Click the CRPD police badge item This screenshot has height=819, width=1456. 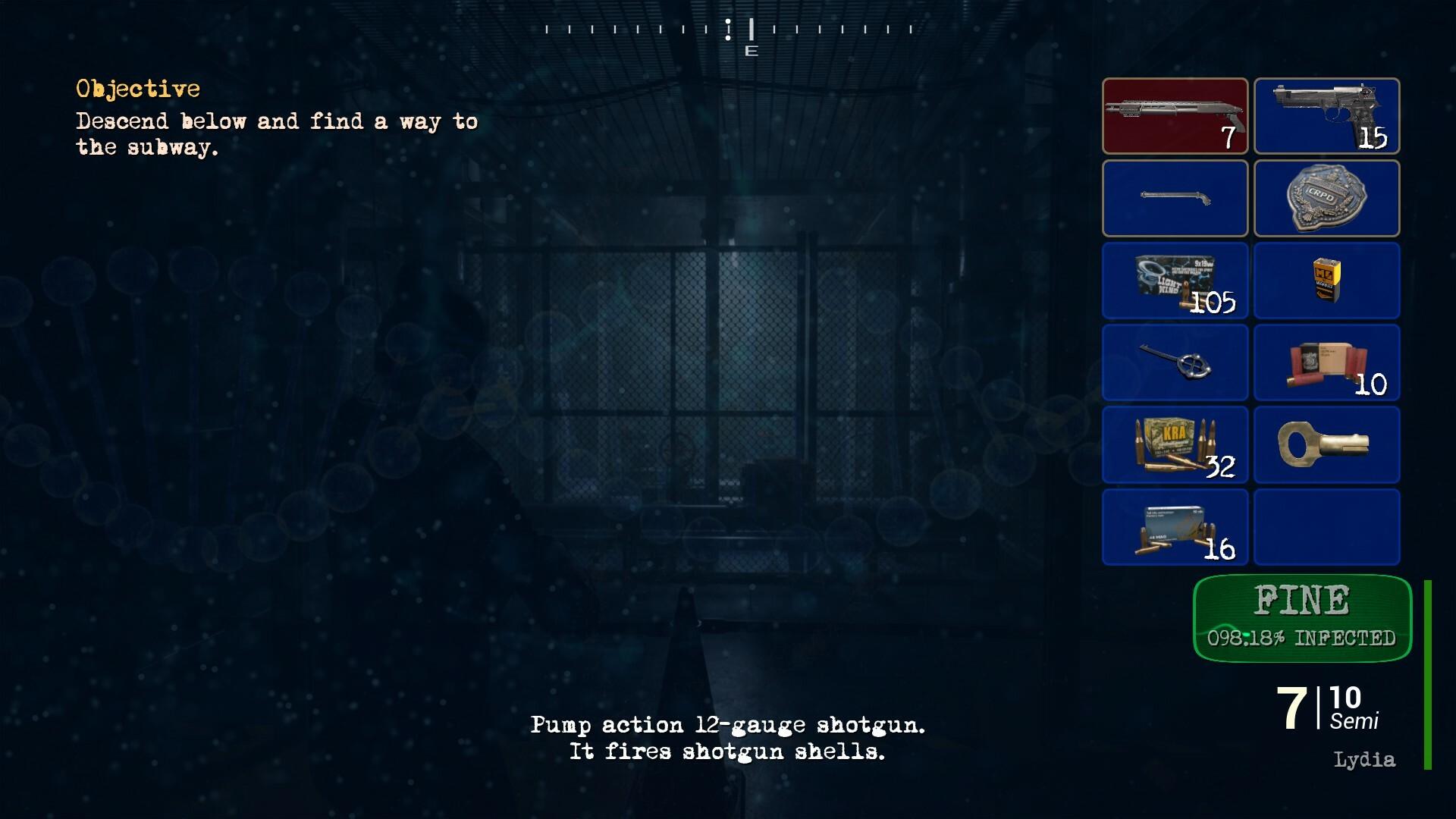click(1326, 199)
